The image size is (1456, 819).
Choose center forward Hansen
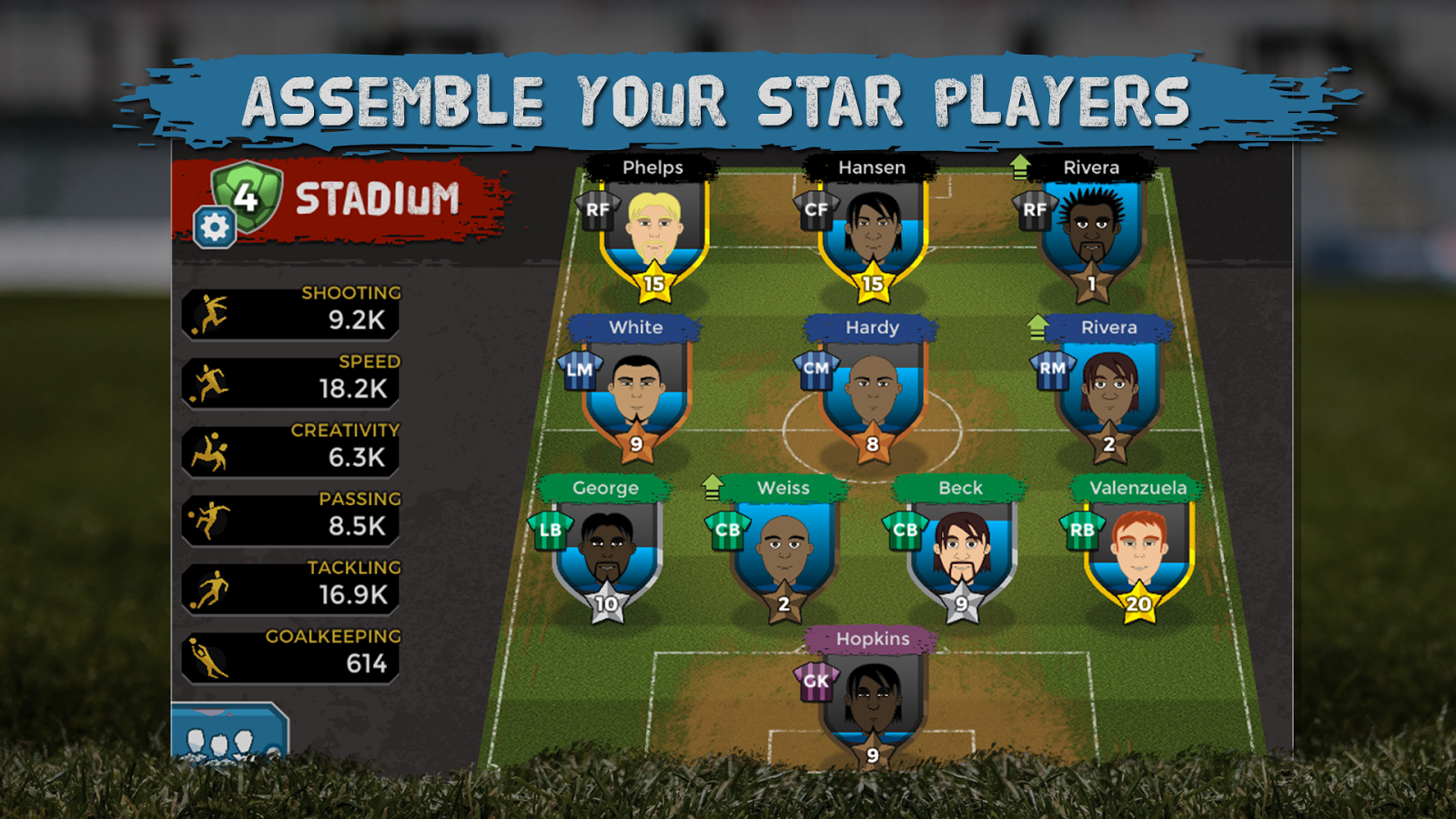point(873,232)
